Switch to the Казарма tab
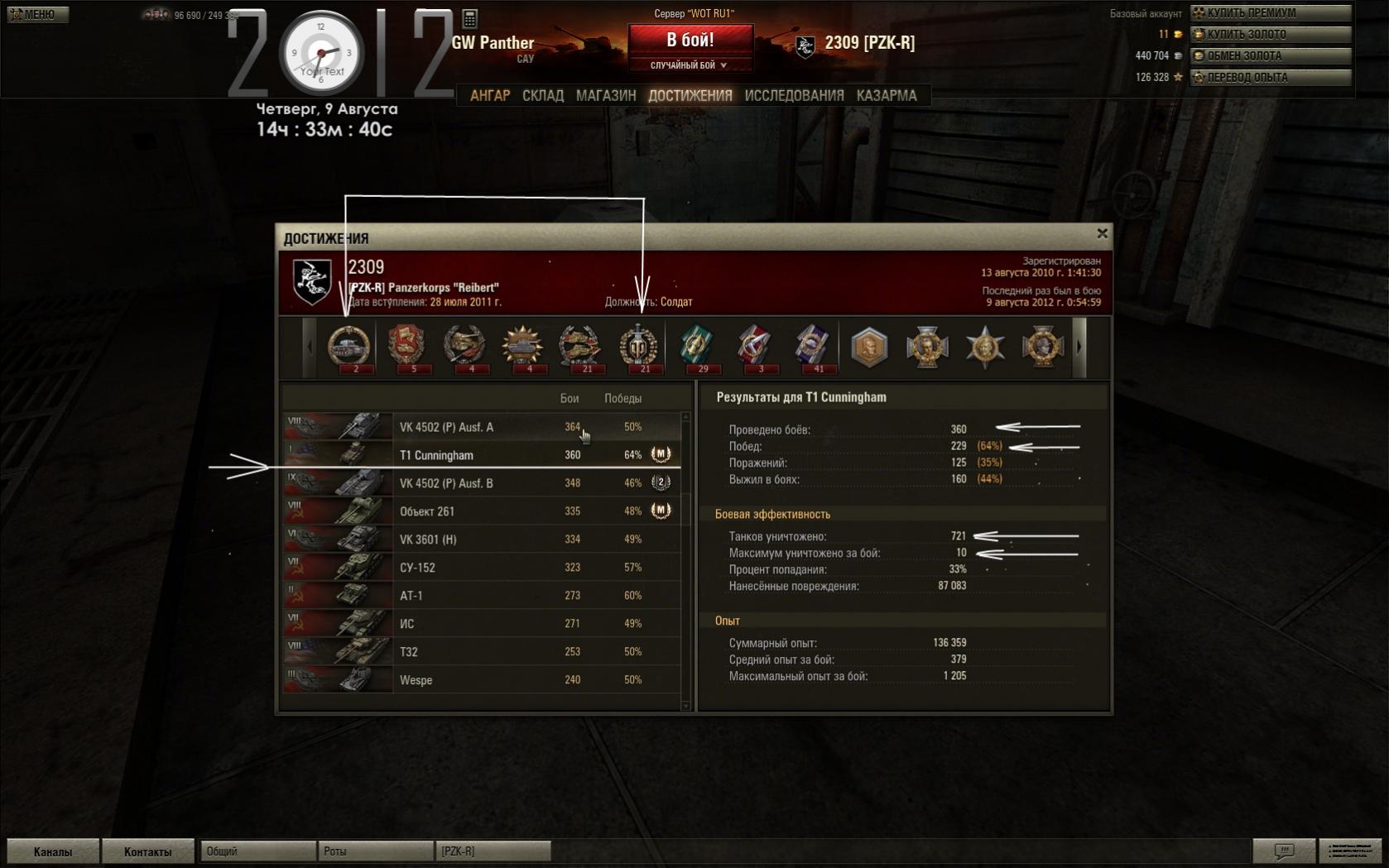The width and height of the screenshot is (1389, 868). (x=887, y=96)
